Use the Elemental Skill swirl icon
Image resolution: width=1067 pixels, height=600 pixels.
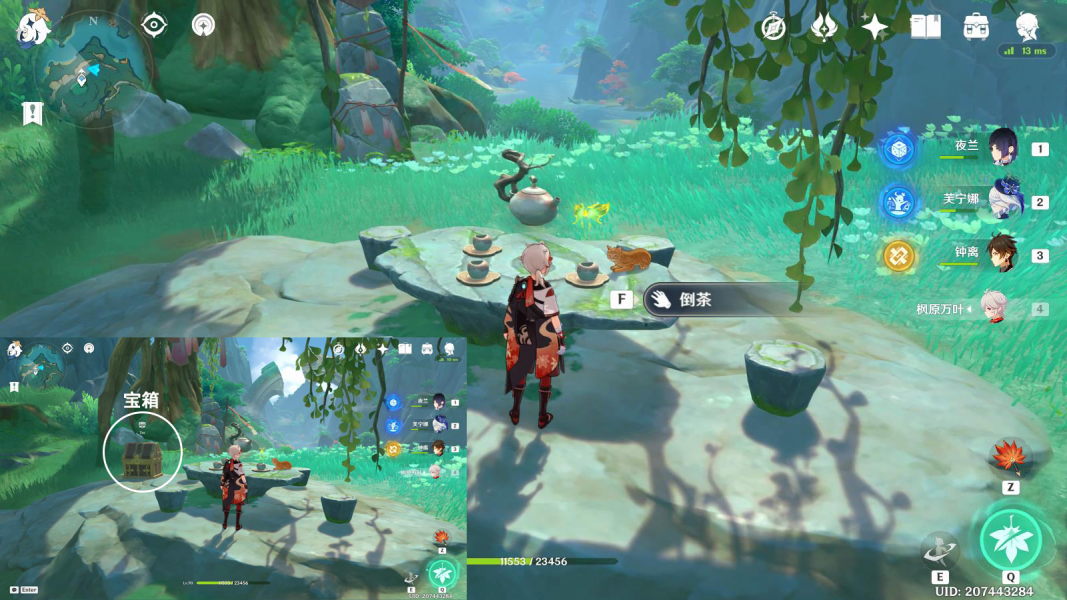[x=940, y=549]
